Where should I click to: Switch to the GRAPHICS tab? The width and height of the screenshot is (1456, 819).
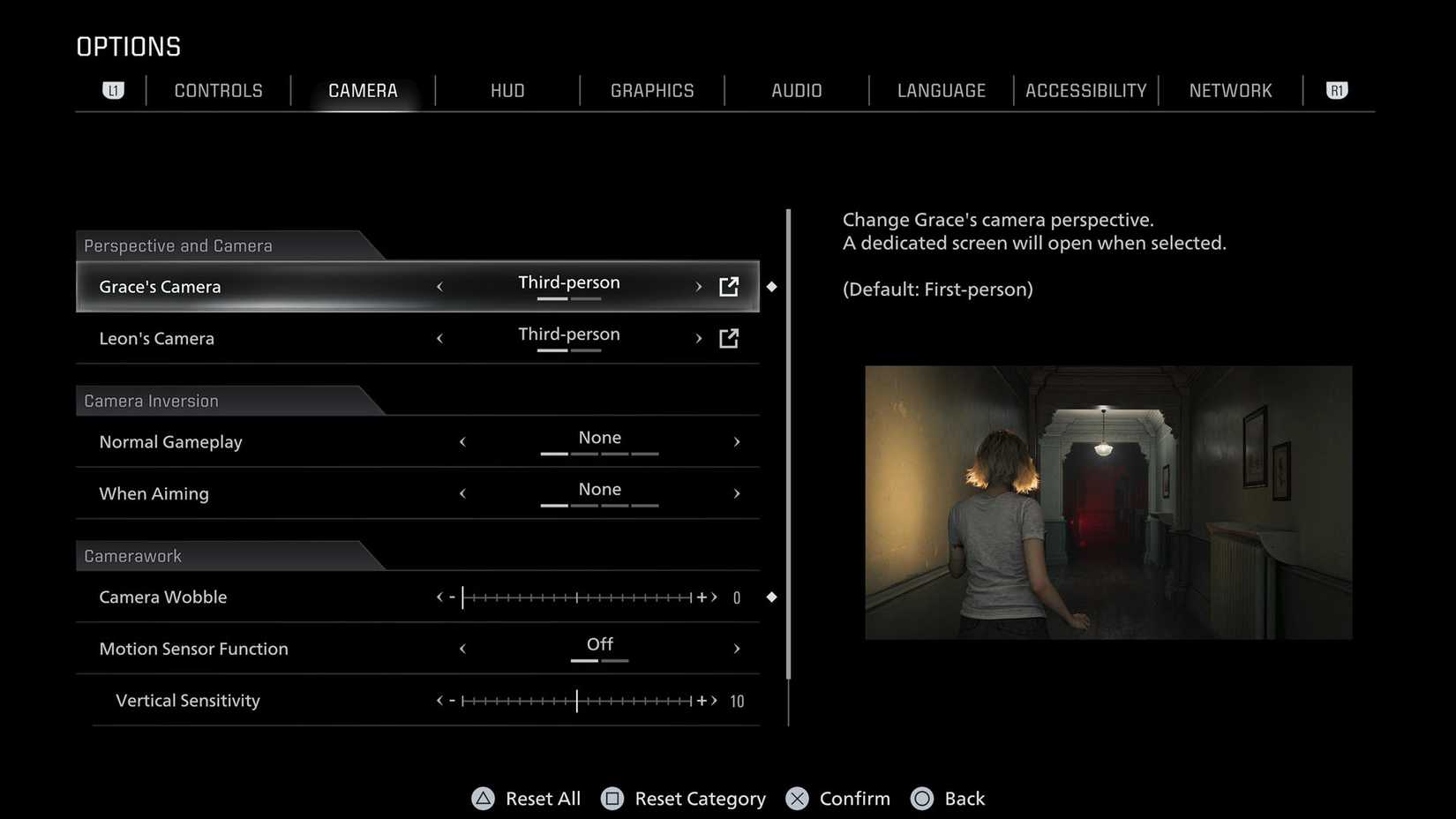click(x=651, y=90)
